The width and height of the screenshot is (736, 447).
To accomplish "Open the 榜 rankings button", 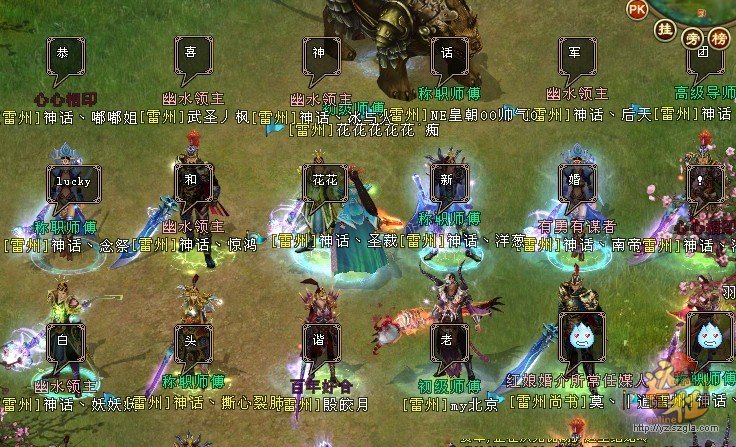I will 720,38.
